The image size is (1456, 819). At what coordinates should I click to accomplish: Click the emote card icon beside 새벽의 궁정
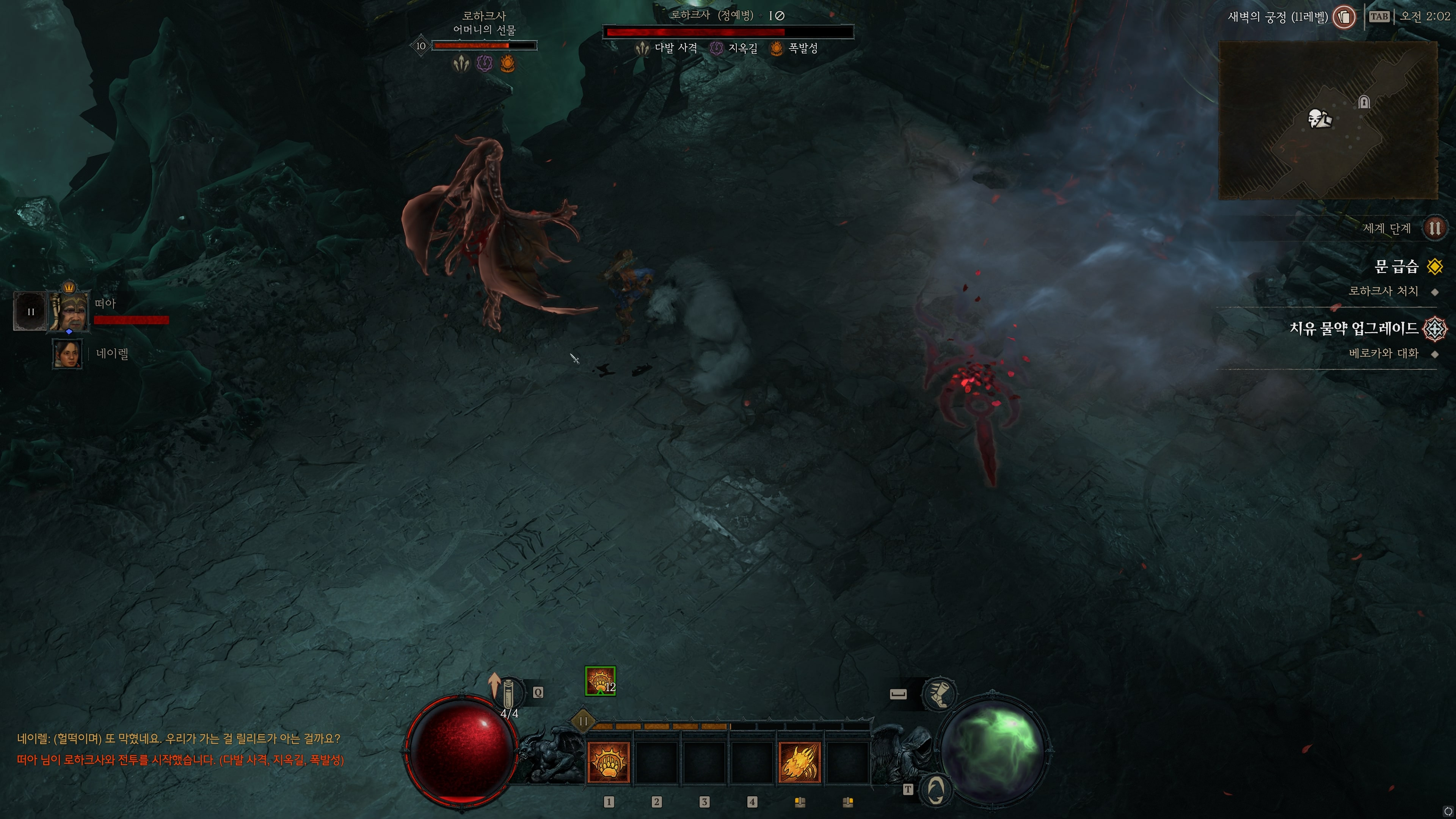(x=1344, y=17)
